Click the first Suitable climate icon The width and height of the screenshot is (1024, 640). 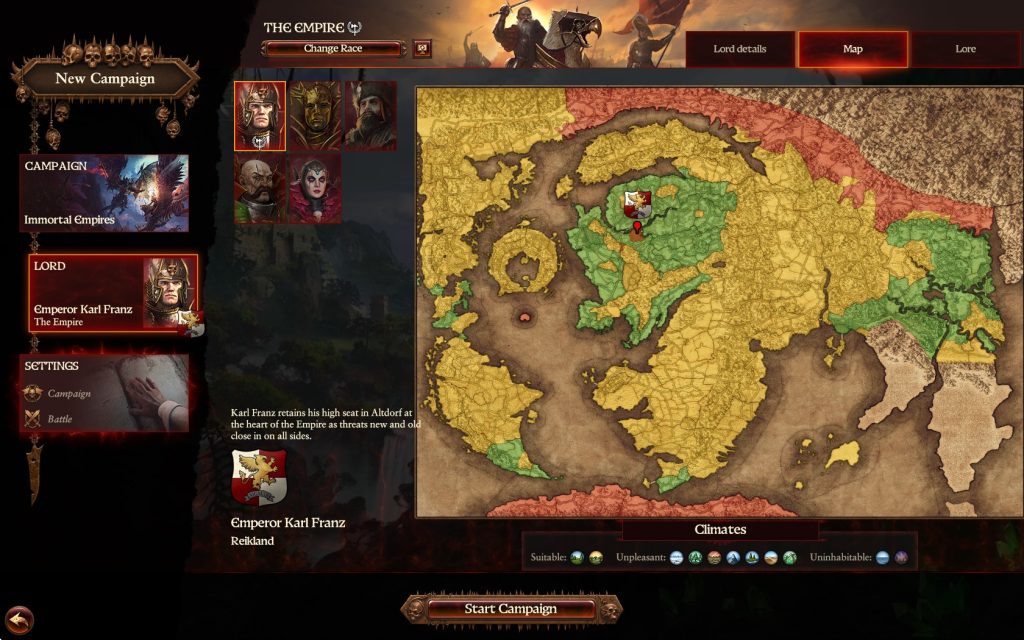[x=577, y=557]
